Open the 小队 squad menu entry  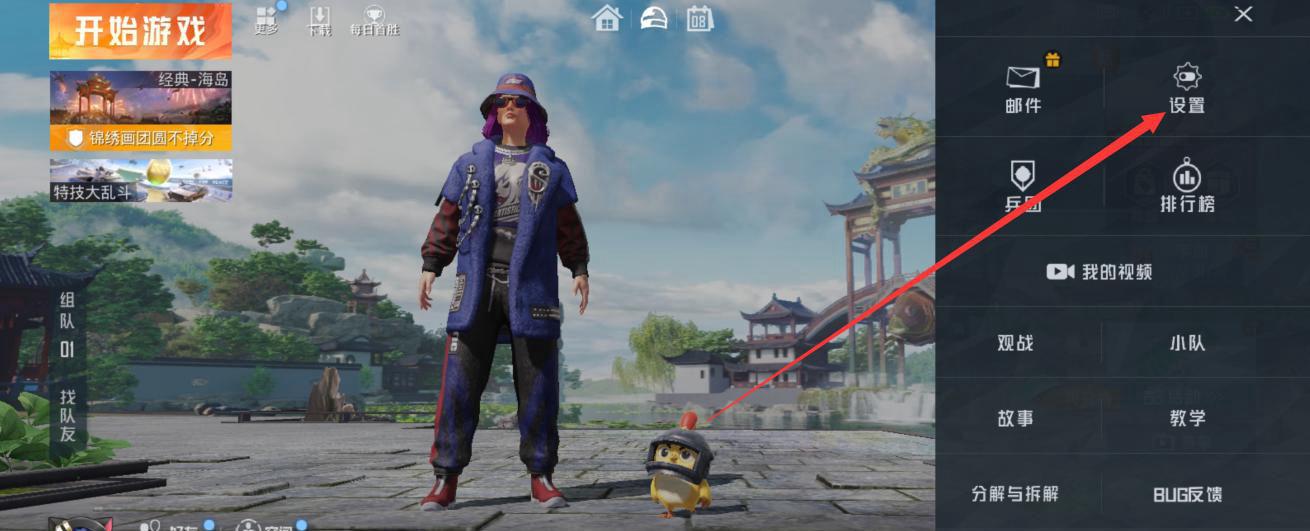(1187, 343)
